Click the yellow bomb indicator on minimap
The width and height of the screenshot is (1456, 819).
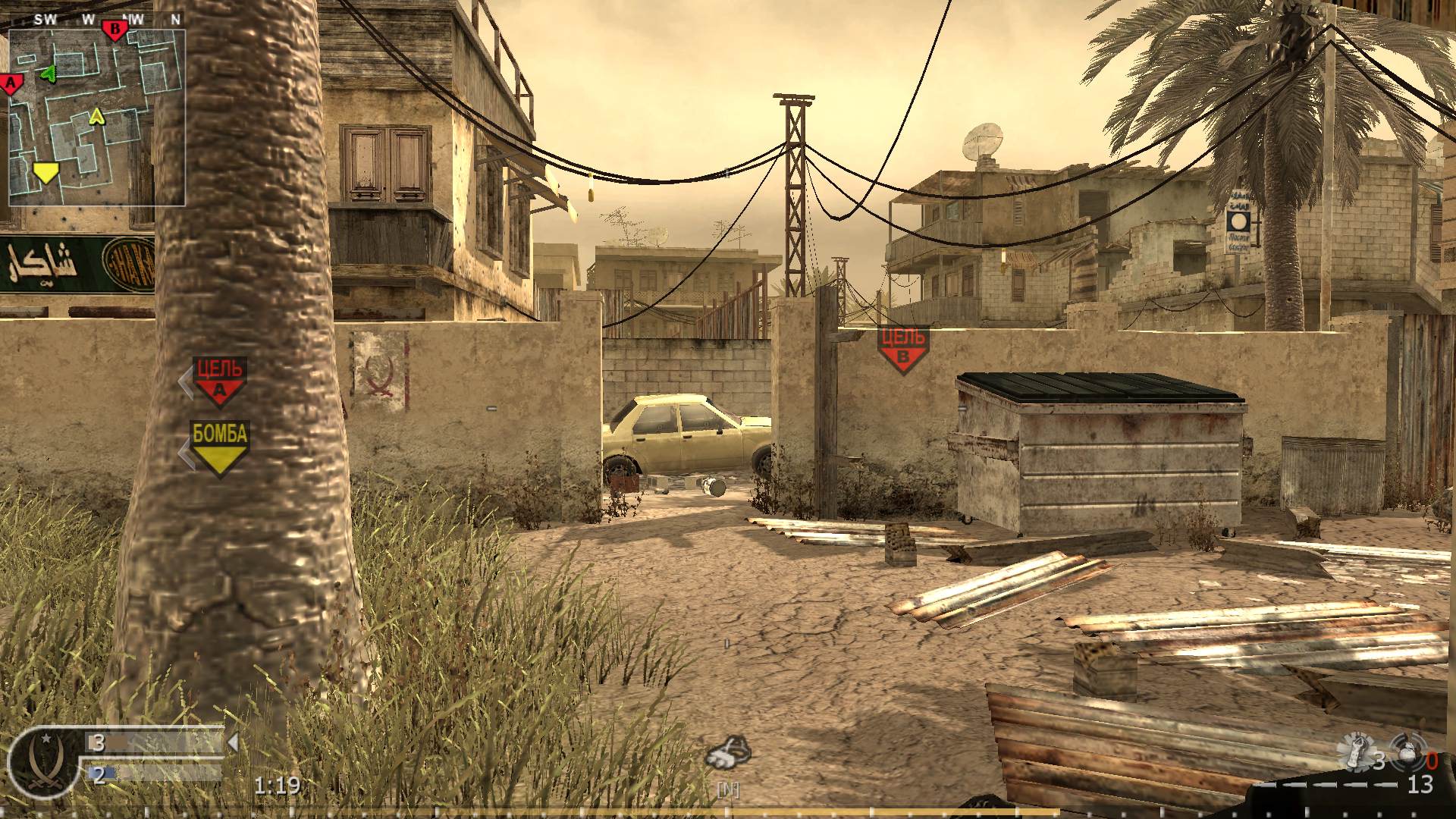pyautogui.click(x=45, y=173)
